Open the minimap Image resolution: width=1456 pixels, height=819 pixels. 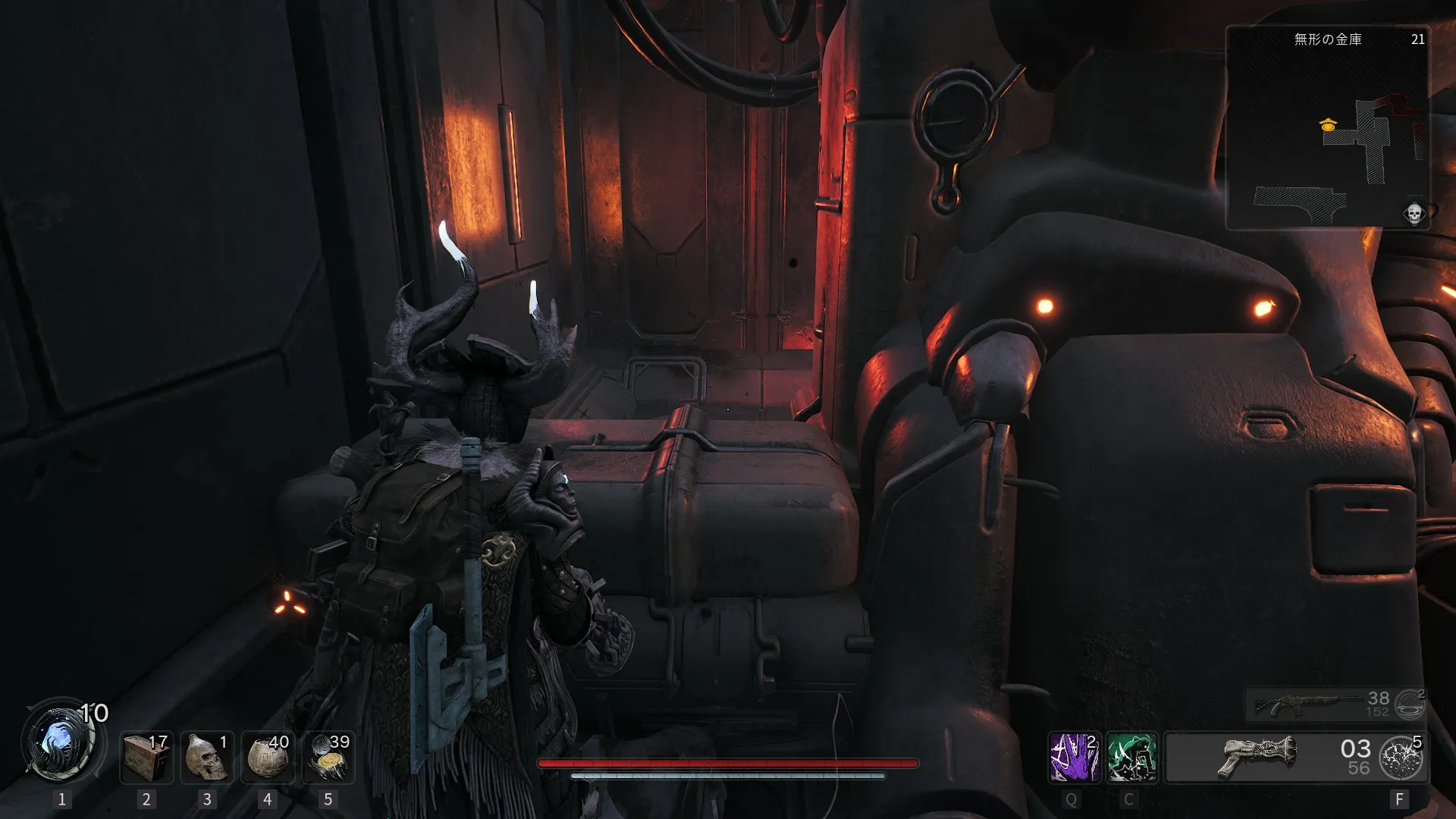click(1327, 129)
